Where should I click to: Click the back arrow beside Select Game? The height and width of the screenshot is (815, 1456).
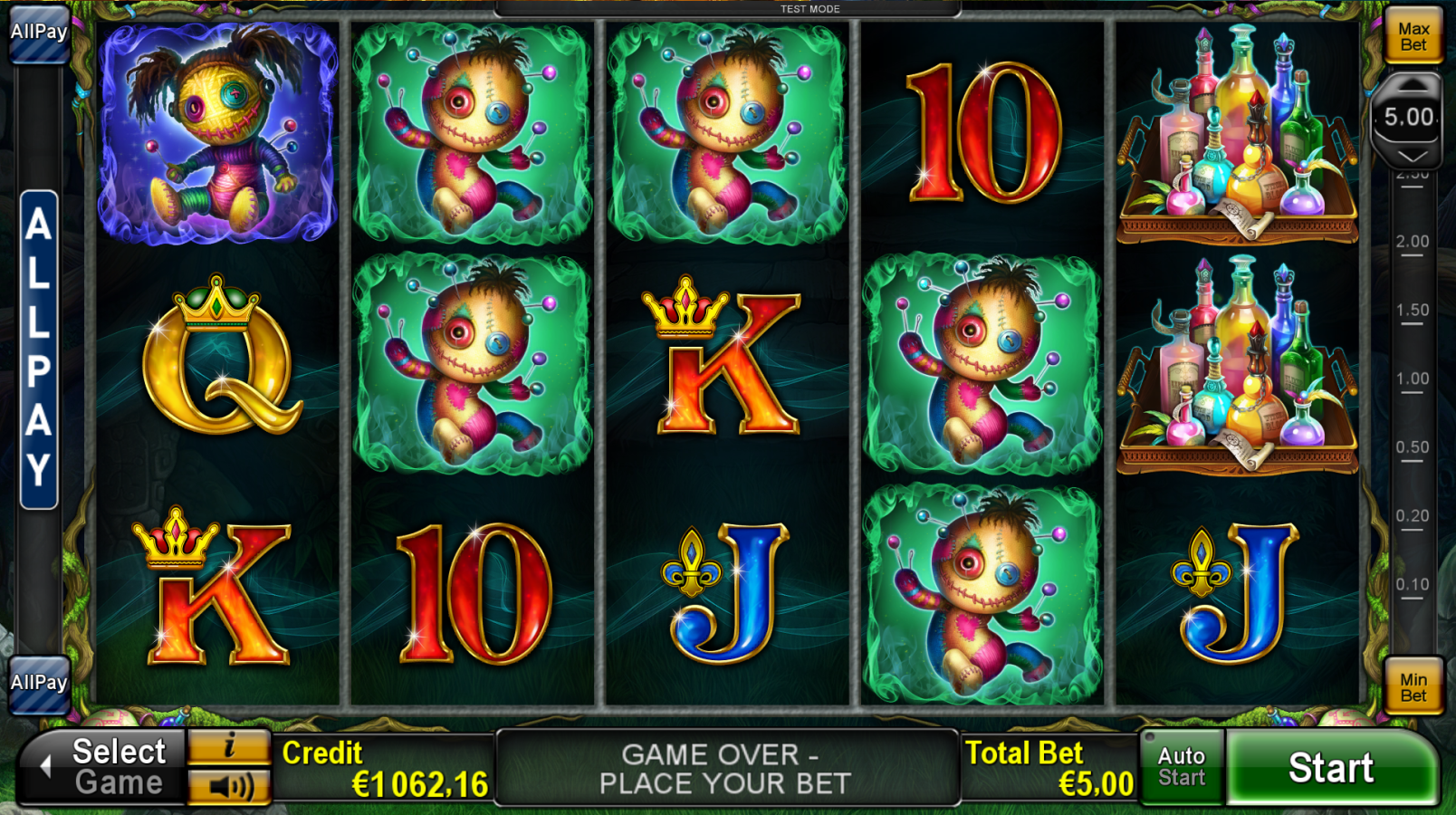(x=43, y=766)
